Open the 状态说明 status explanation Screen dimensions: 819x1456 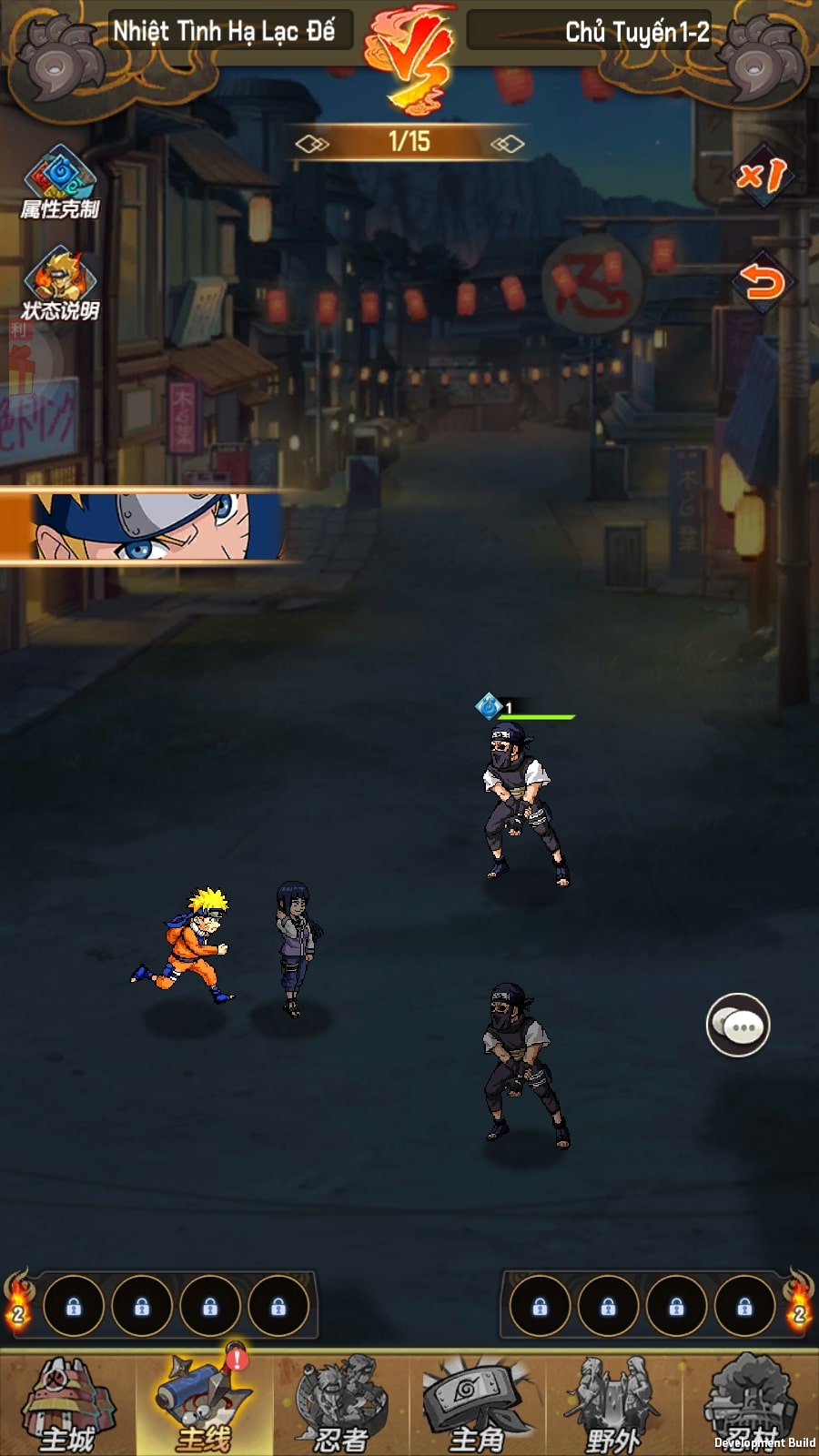click(x=60, y=284)
